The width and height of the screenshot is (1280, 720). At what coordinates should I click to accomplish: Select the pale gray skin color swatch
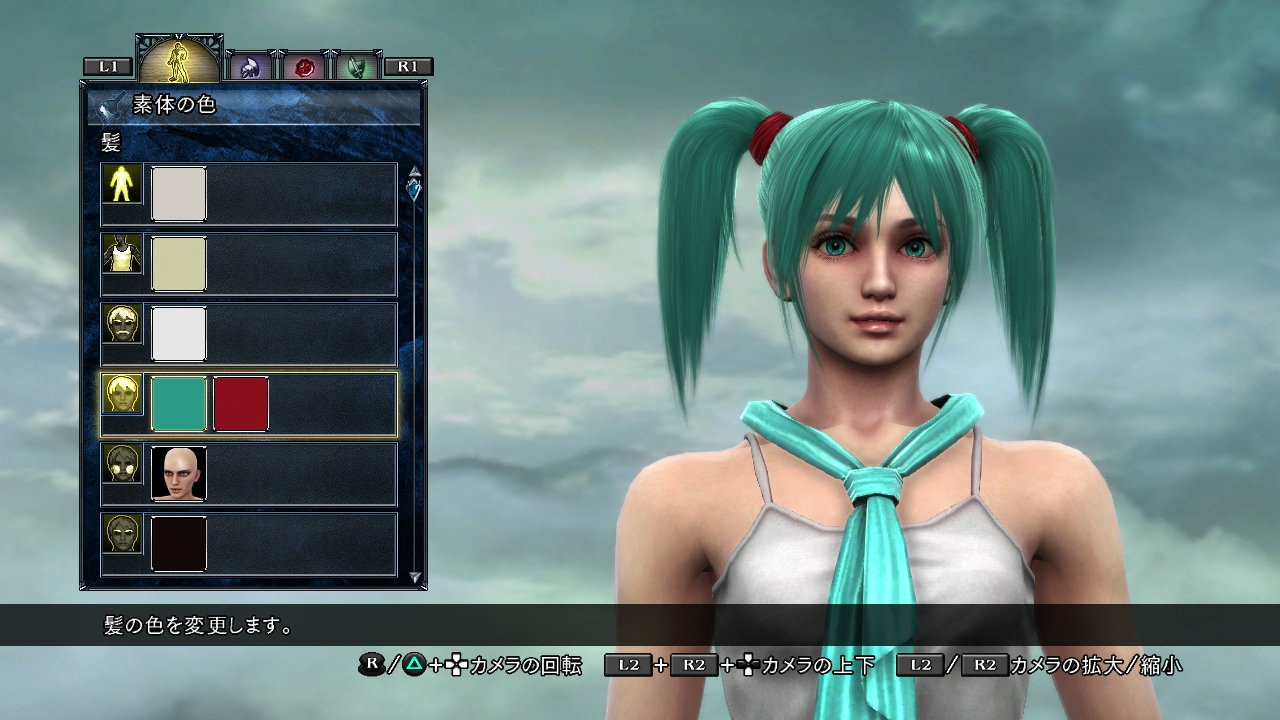pos(179,194)
